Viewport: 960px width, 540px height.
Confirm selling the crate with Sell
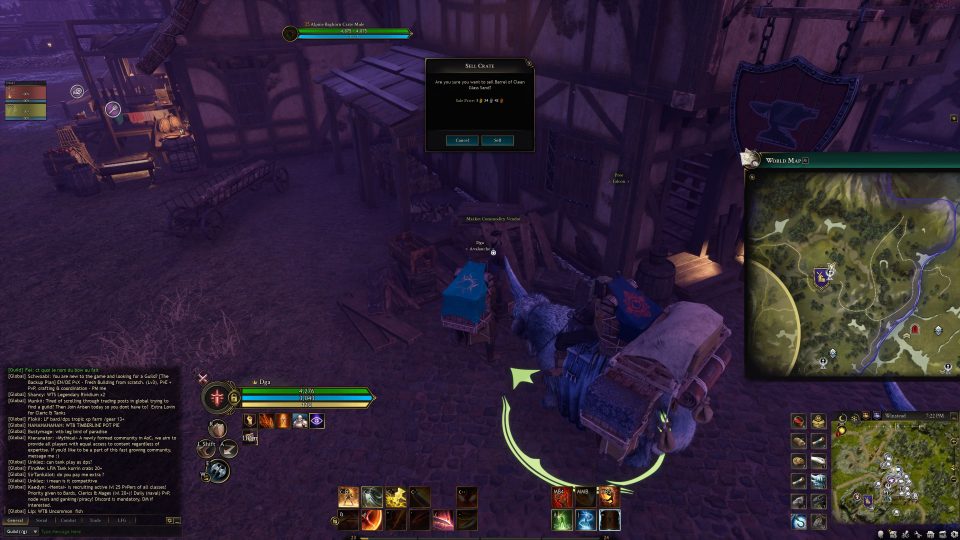[x=497, y=140]
